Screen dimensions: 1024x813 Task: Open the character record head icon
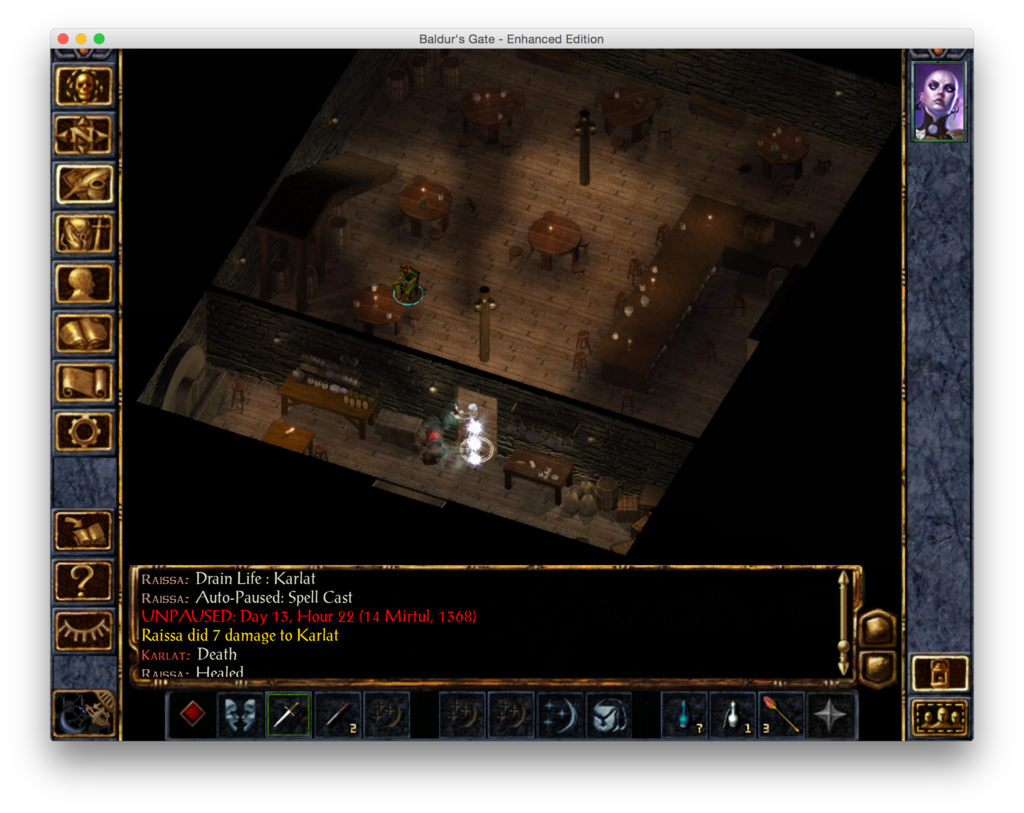point(84,284)
